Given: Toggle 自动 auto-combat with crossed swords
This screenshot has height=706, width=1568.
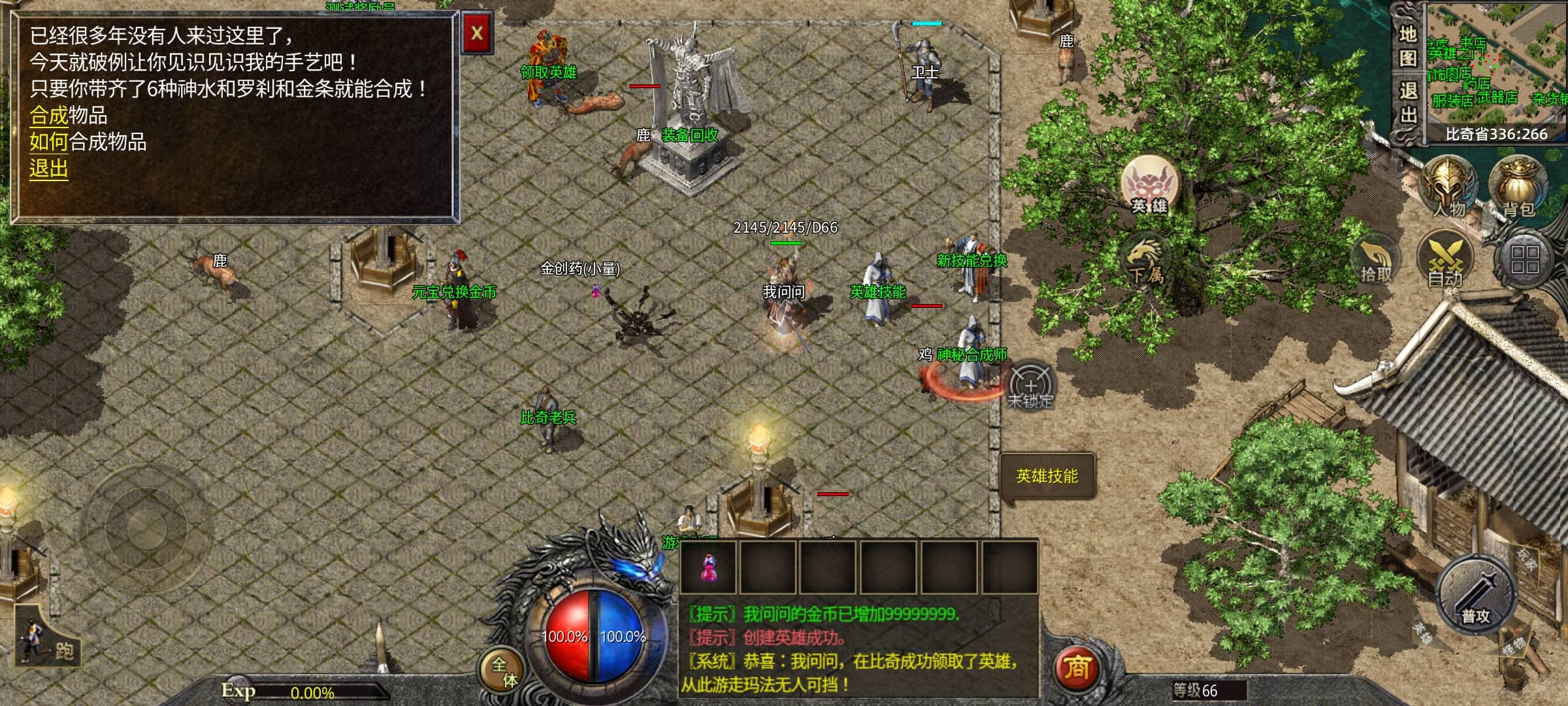Looking at the screenshot, I should point(1445,261).
